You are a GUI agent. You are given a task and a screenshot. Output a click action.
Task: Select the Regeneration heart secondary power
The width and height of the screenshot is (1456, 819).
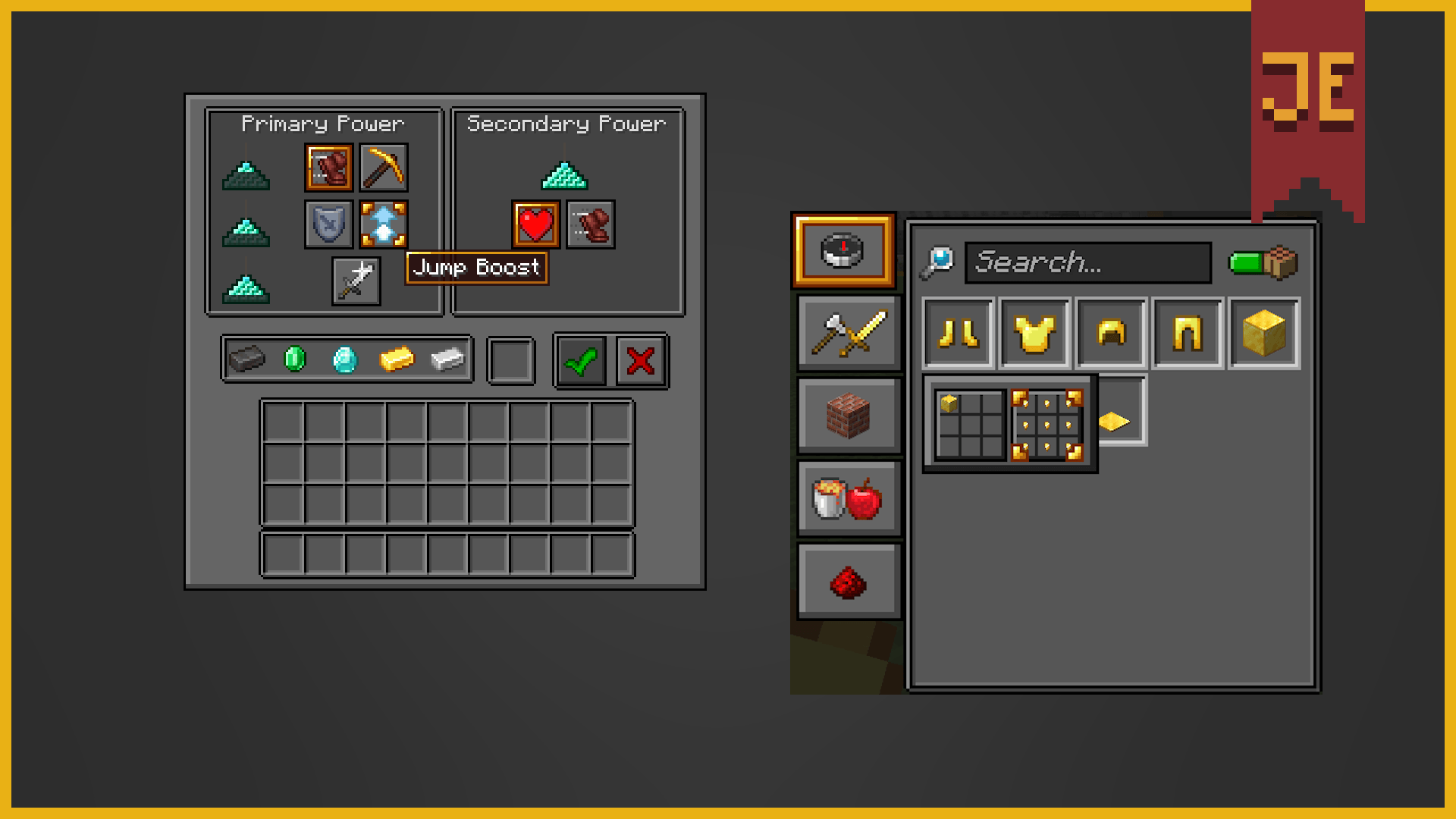tap(535, 224)
